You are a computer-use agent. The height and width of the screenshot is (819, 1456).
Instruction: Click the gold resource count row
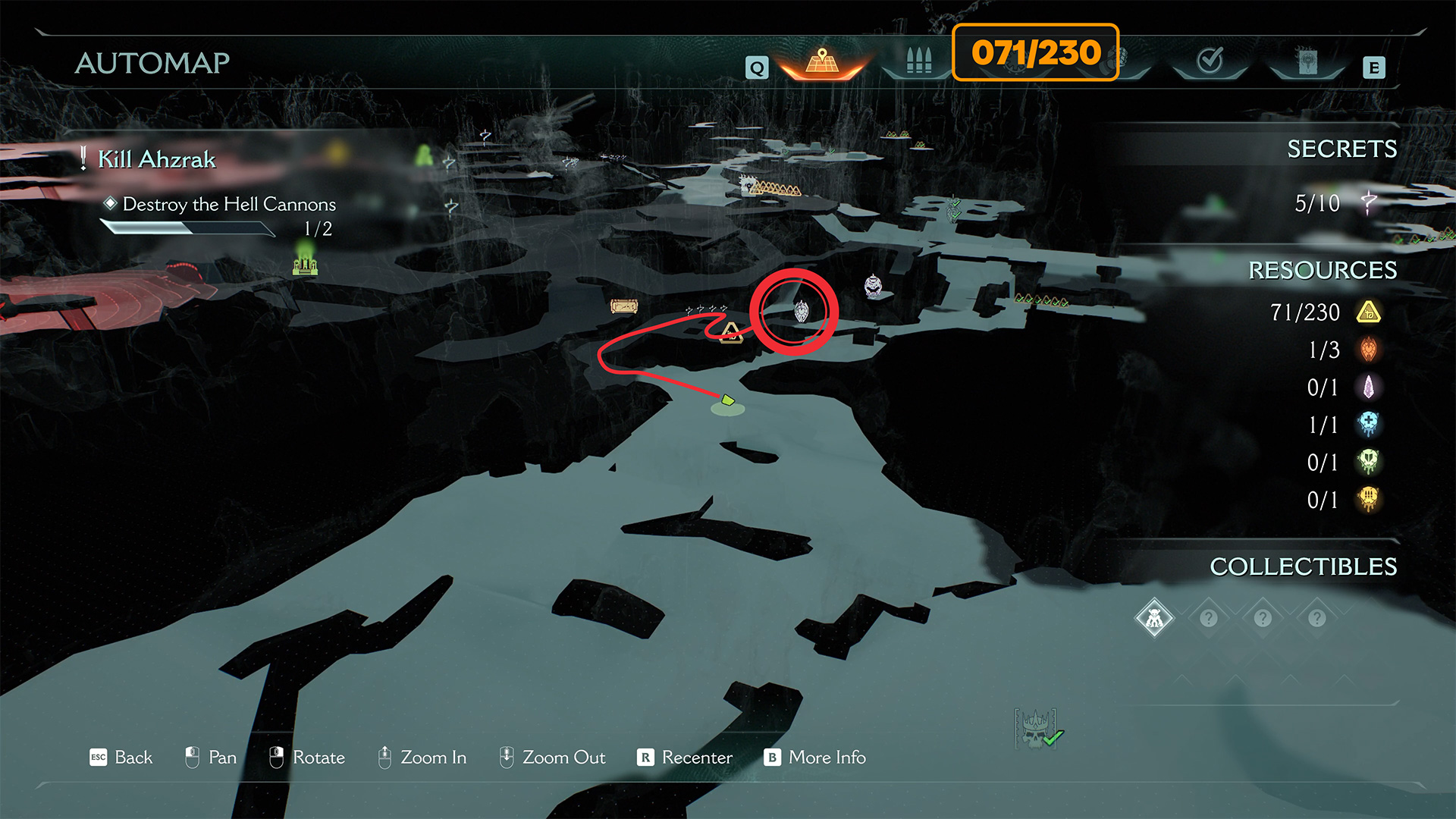point(1324,312)
